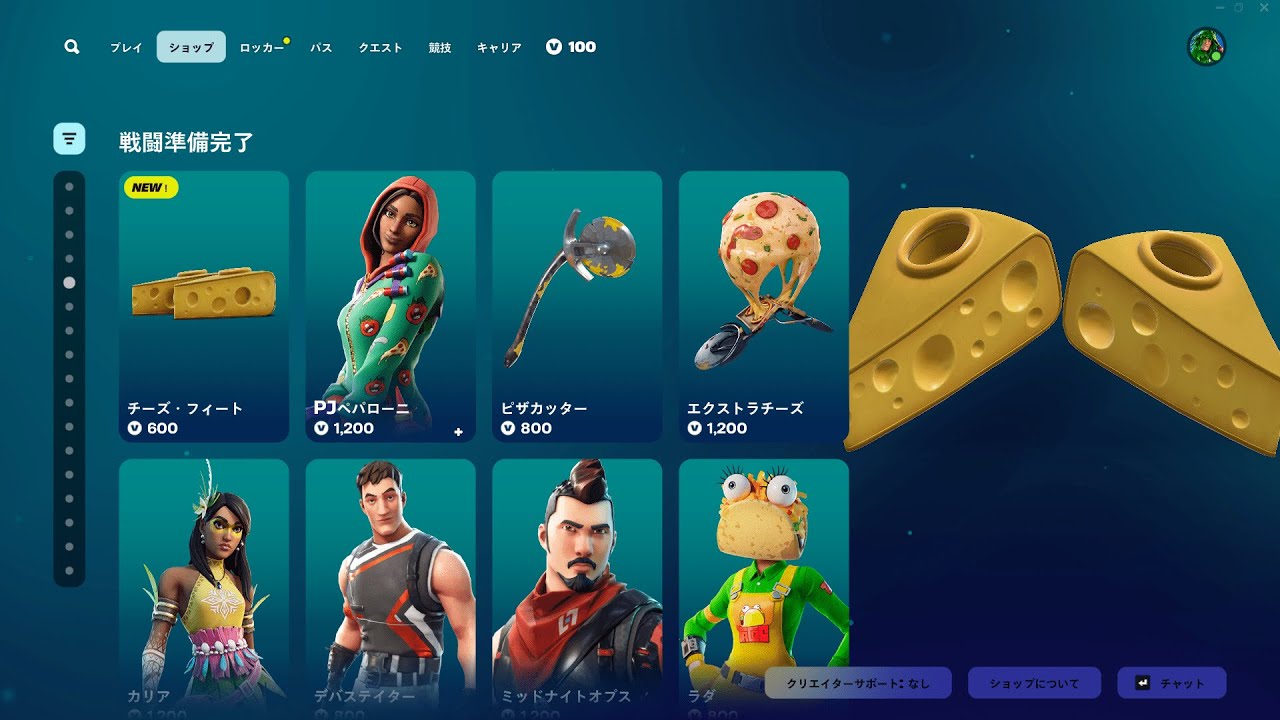Open the エクストラチーズ glider card
Image resolution: width=1280 pixels, height=720 pixels.
764,306
